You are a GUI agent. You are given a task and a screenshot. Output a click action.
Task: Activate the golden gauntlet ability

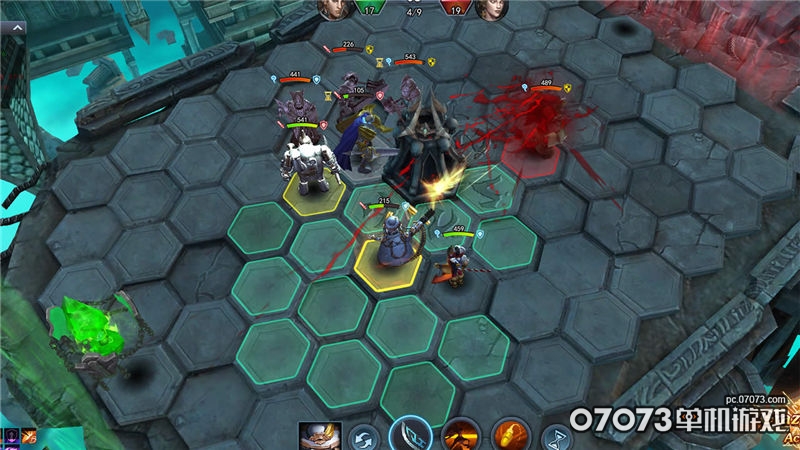click(511, 436)
